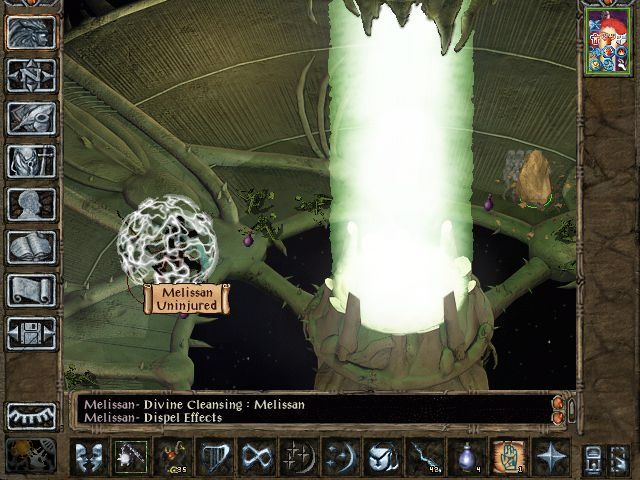Open the priest scroll
Screen dimensions: 640x480
tap(31, 290)
